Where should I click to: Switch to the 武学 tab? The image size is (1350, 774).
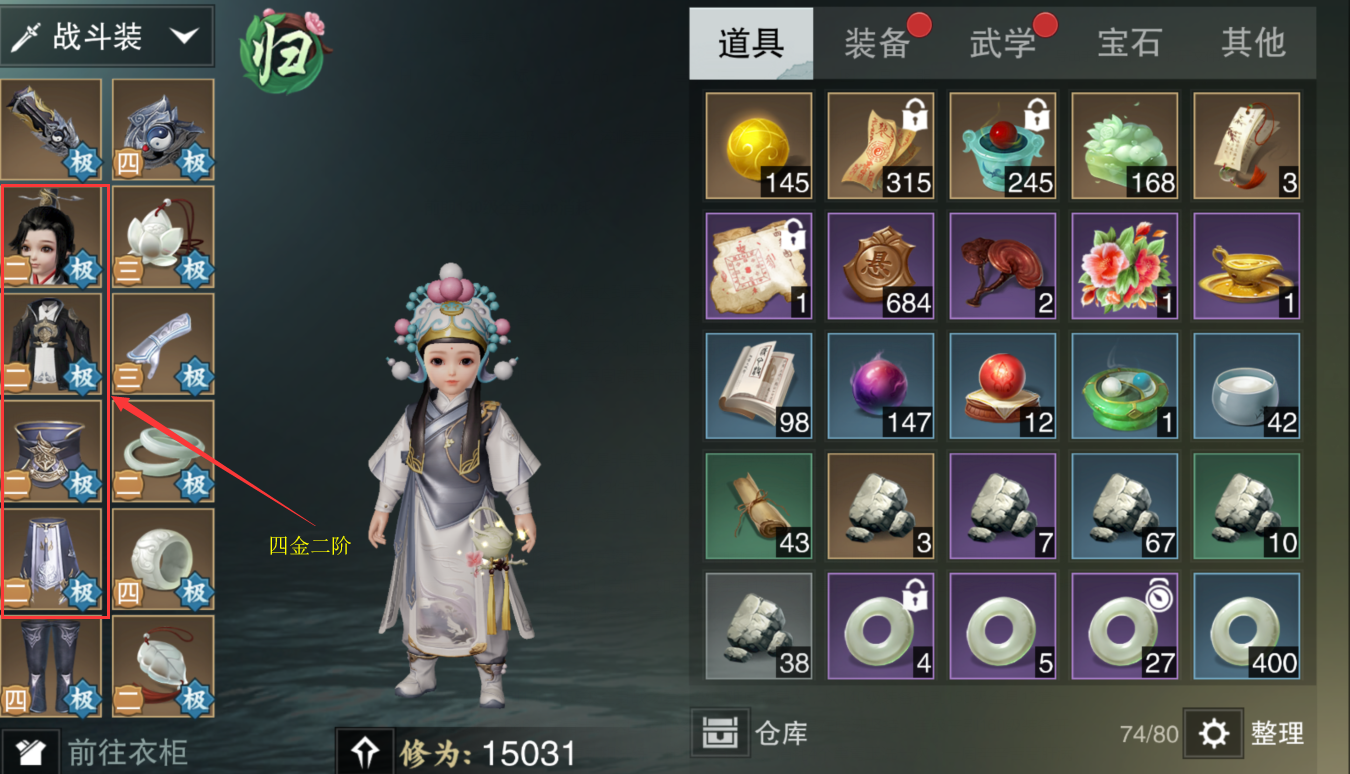pyautogui.click(x=1003, y=45)
